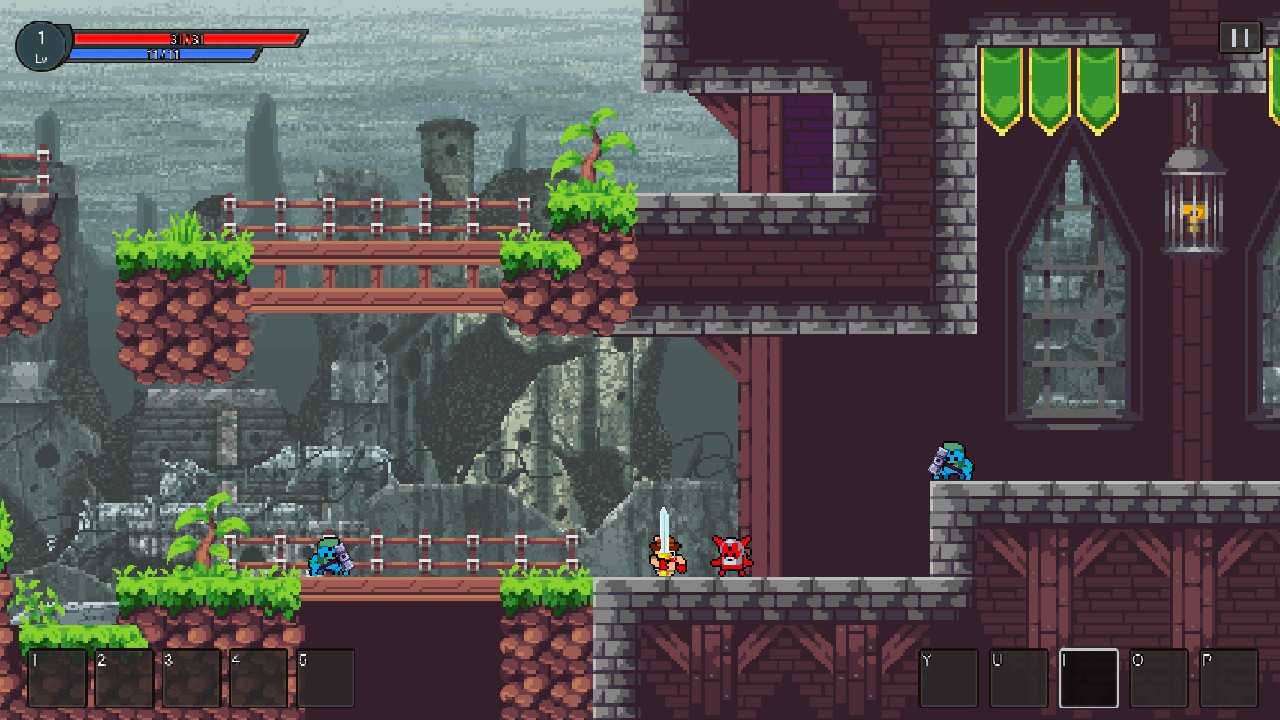The height and width of the screenshot is (720, 1280).
Task: Click the hero character holding the sword
Action: [x=665, y=555]
